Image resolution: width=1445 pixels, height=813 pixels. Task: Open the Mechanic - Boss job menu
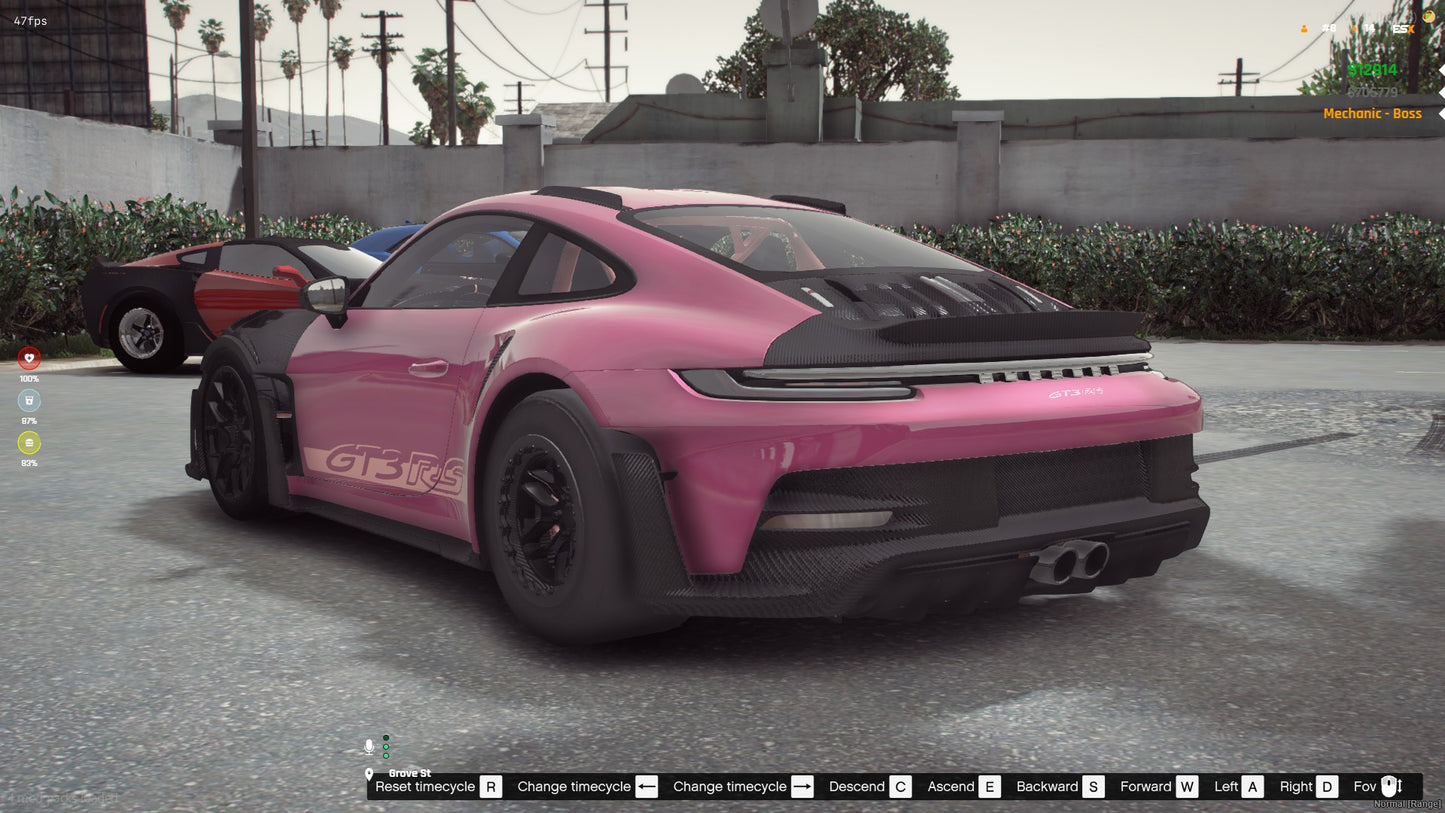coord(1372,113)
